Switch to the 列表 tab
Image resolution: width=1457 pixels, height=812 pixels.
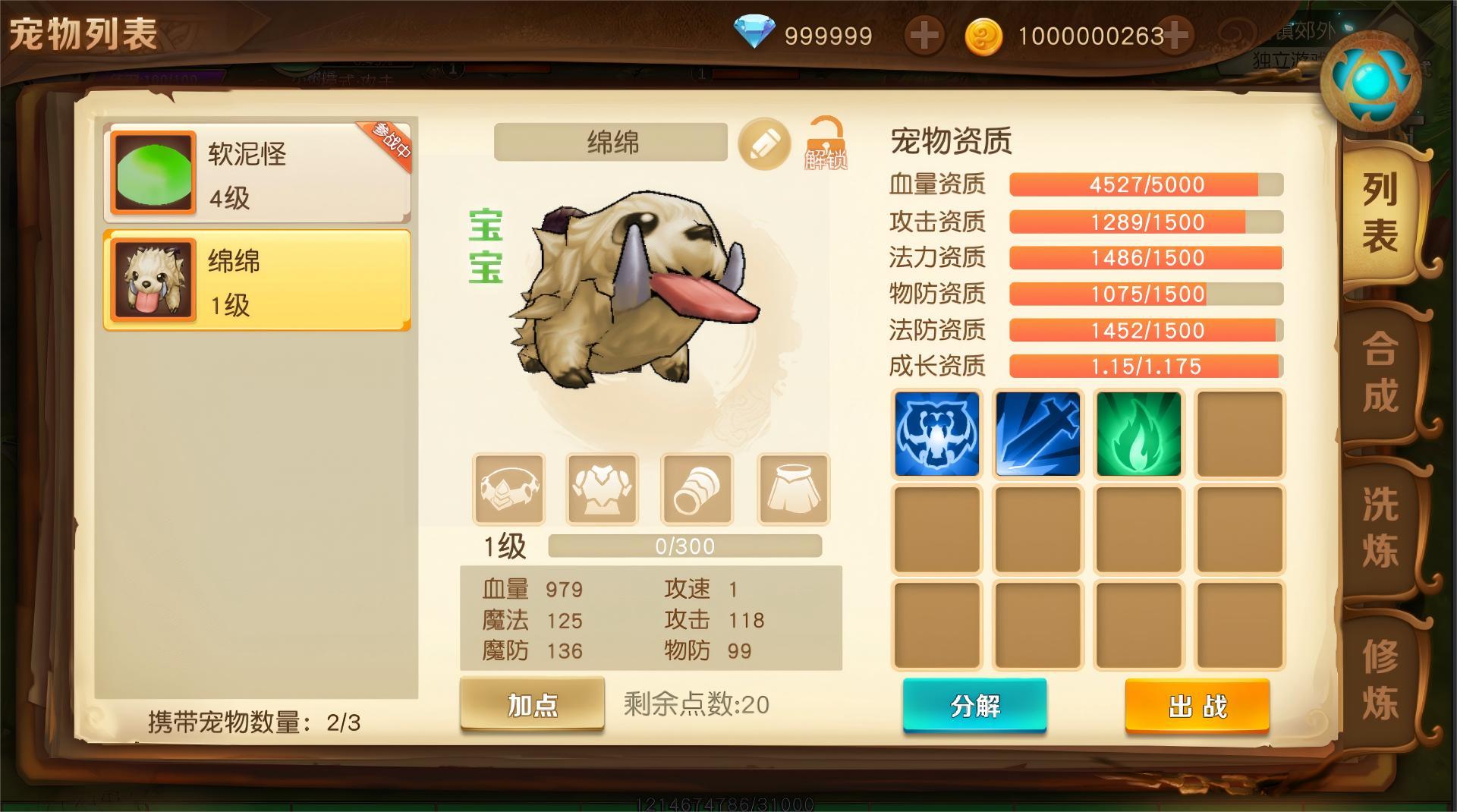tap(1379, 212)
